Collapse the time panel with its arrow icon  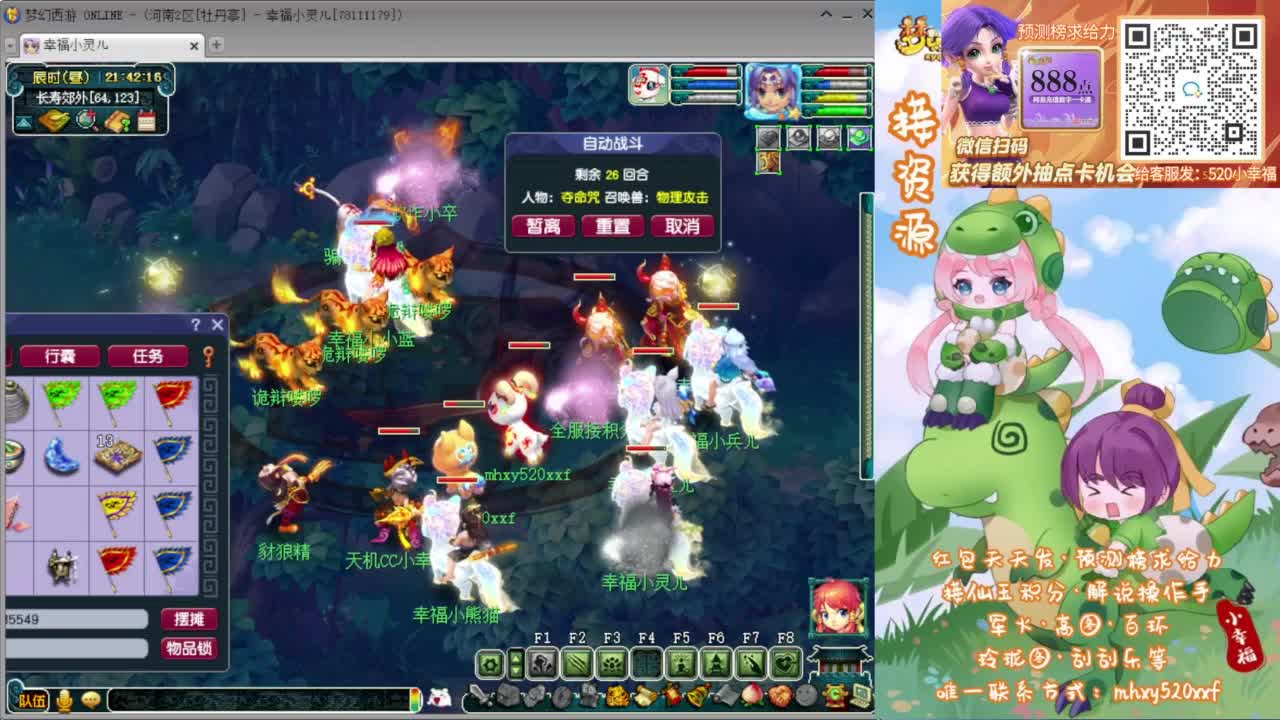[23, 125]
